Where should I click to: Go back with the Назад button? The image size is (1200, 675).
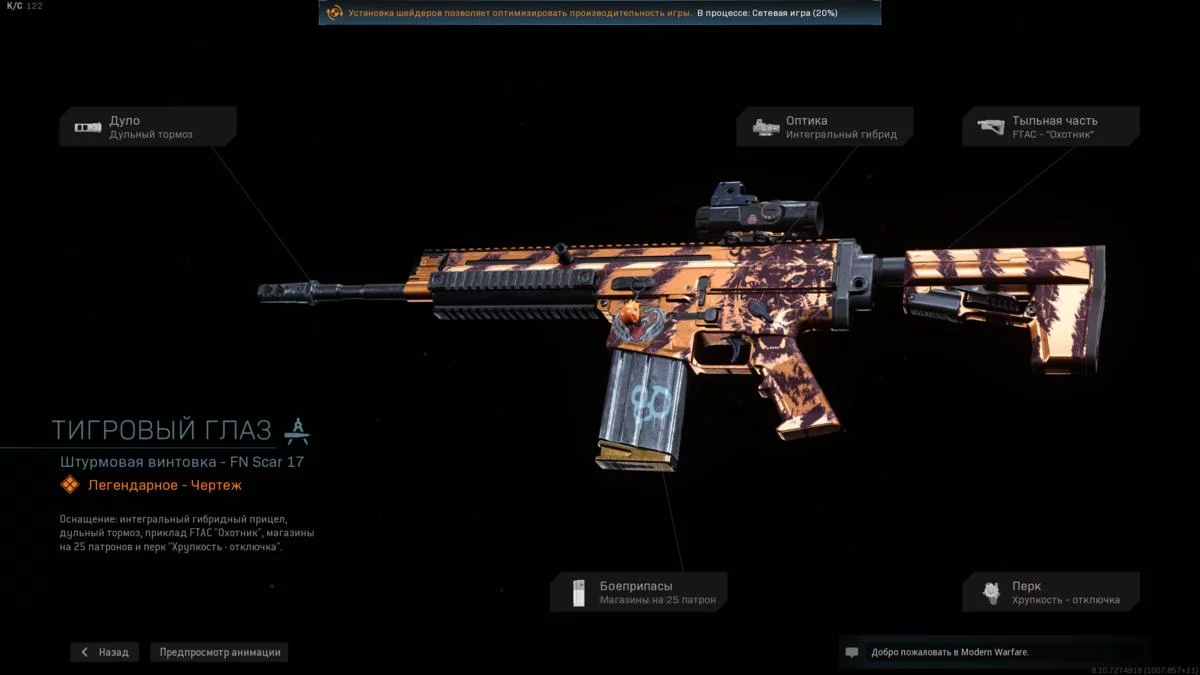coord(105,652)
